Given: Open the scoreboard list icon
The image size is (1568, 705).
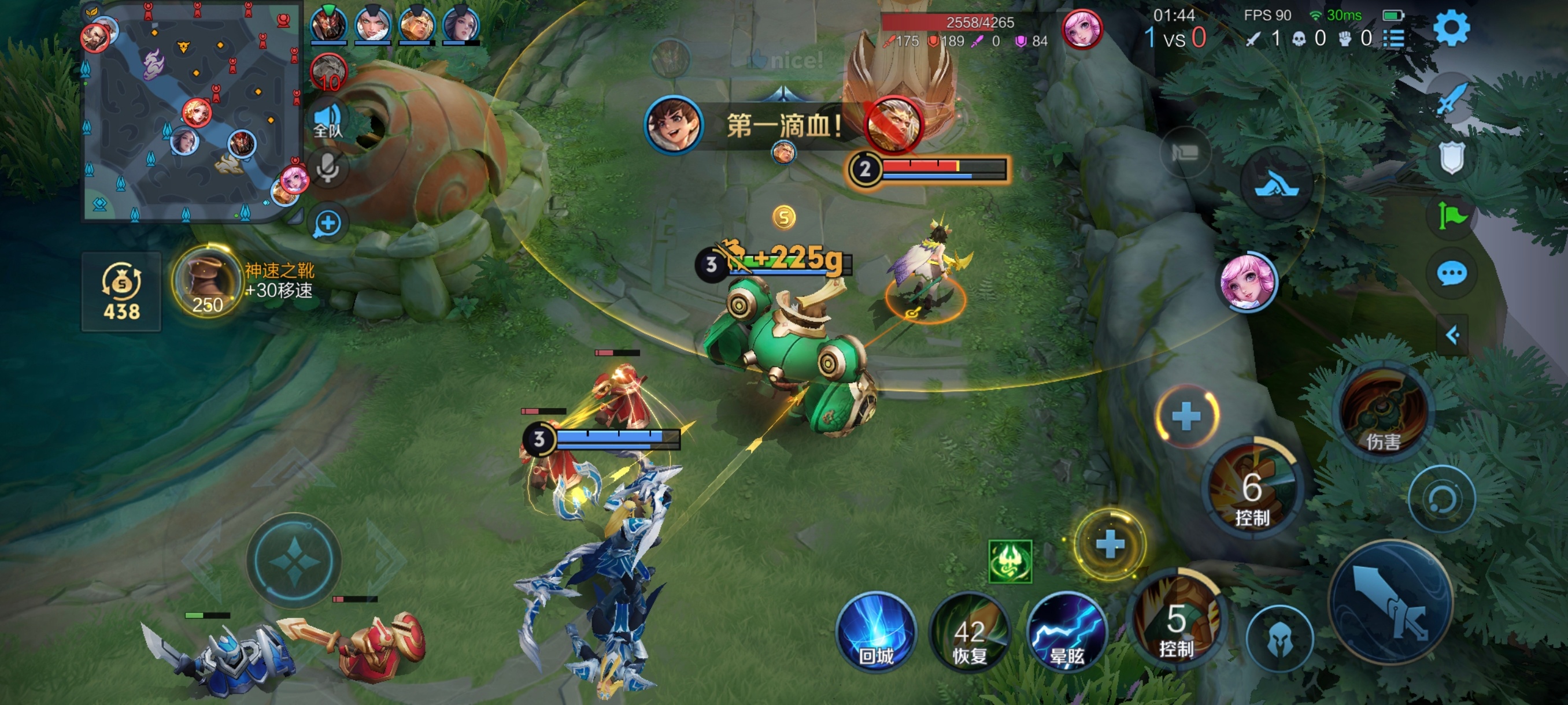Looking at the screenshot, I should tap(1394, 39).
